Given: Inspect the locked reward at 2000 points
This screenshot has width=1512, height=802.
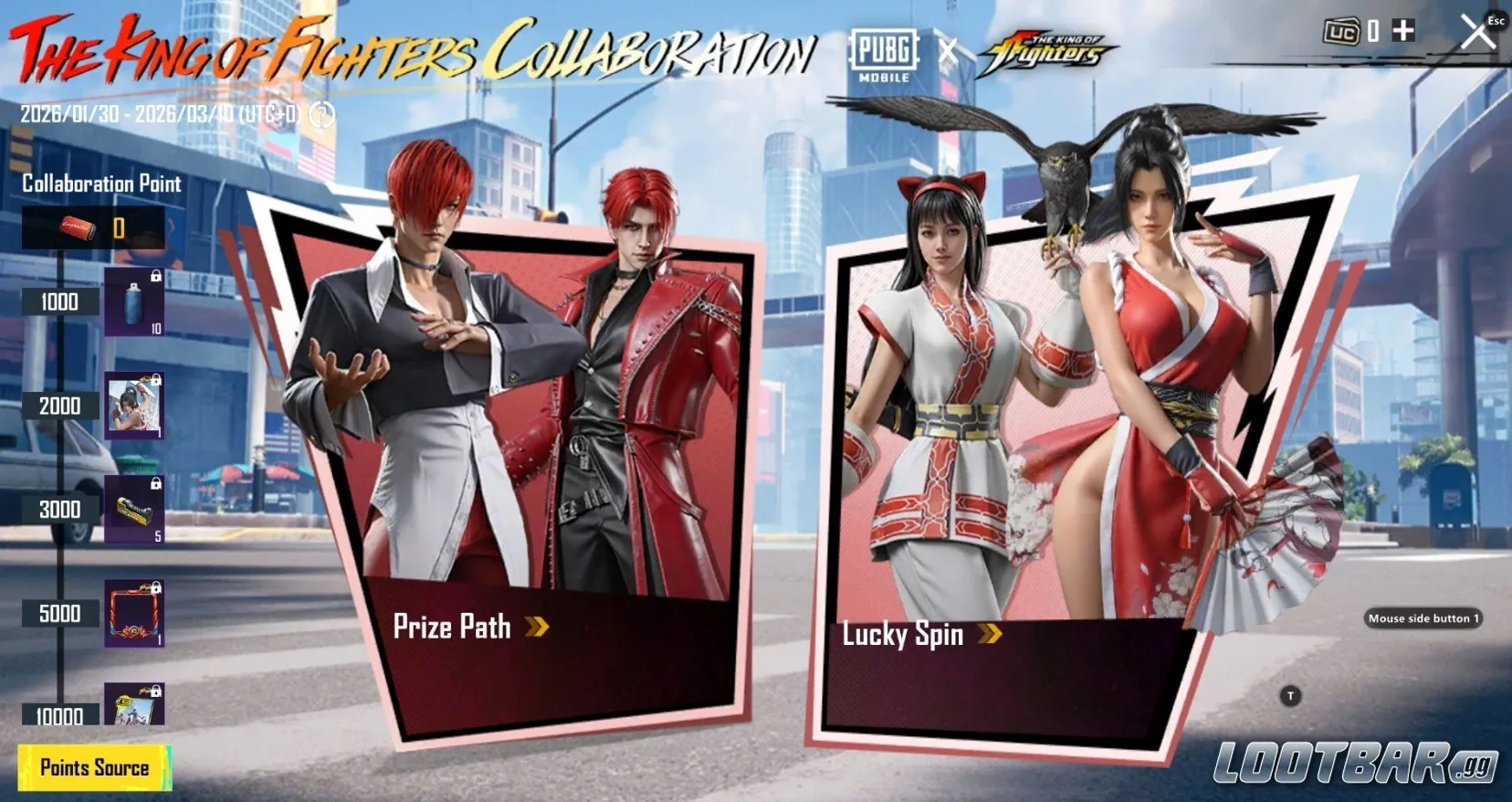Looking at the screenshot, I should [135, 405].
